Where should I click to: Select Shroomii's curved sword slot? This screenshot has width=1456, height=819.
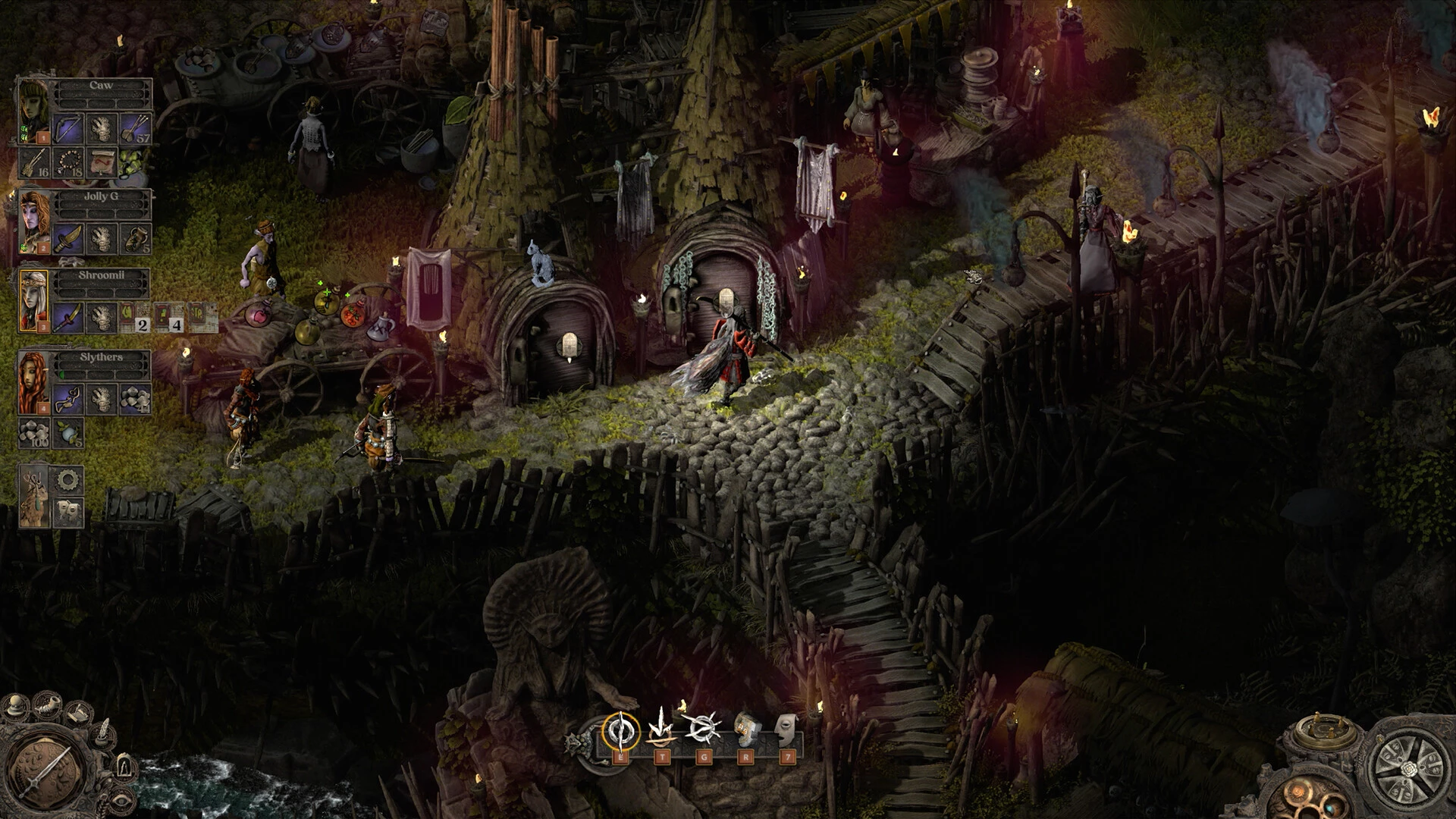[68, 317]
